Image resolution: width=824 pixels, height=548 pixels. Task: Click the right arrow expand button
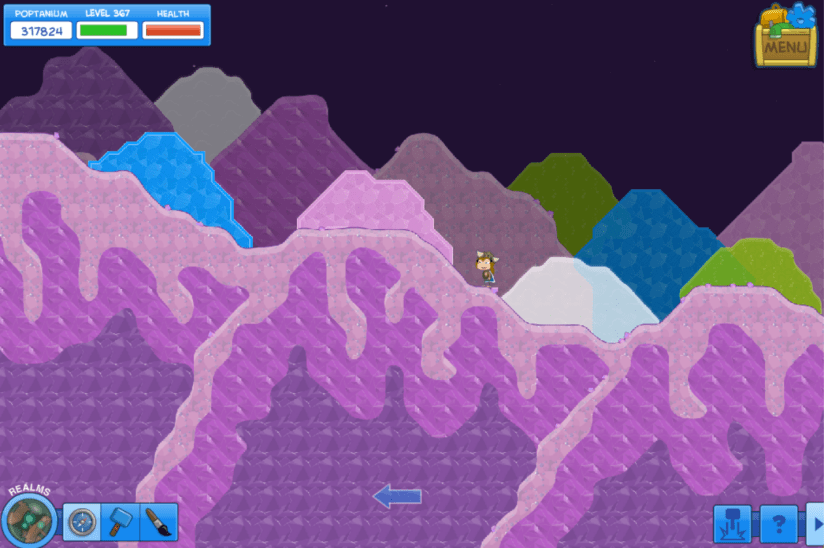point(816,524)
